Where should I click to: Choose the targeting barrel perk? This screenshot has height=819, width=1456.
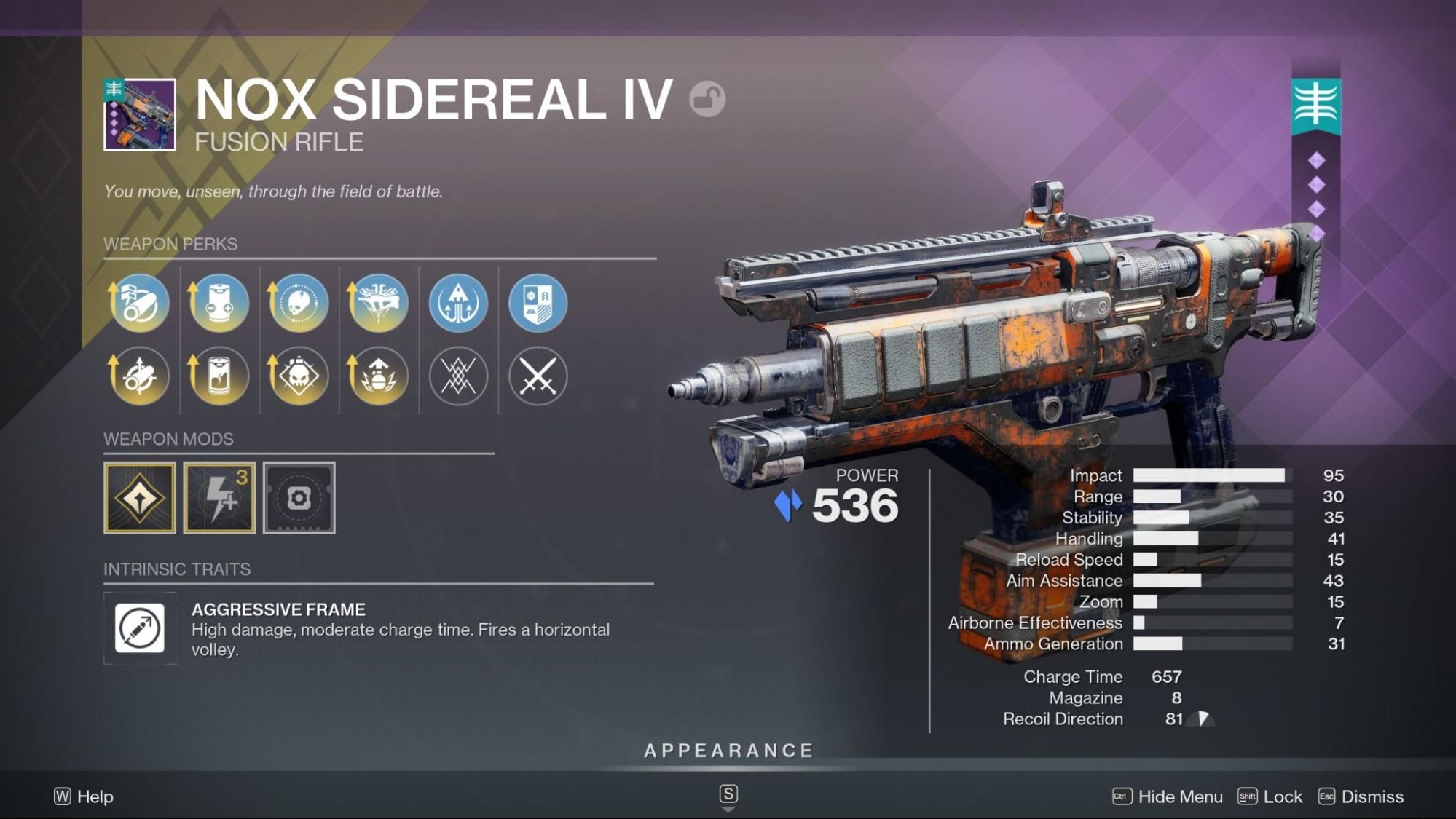(139, 376)
